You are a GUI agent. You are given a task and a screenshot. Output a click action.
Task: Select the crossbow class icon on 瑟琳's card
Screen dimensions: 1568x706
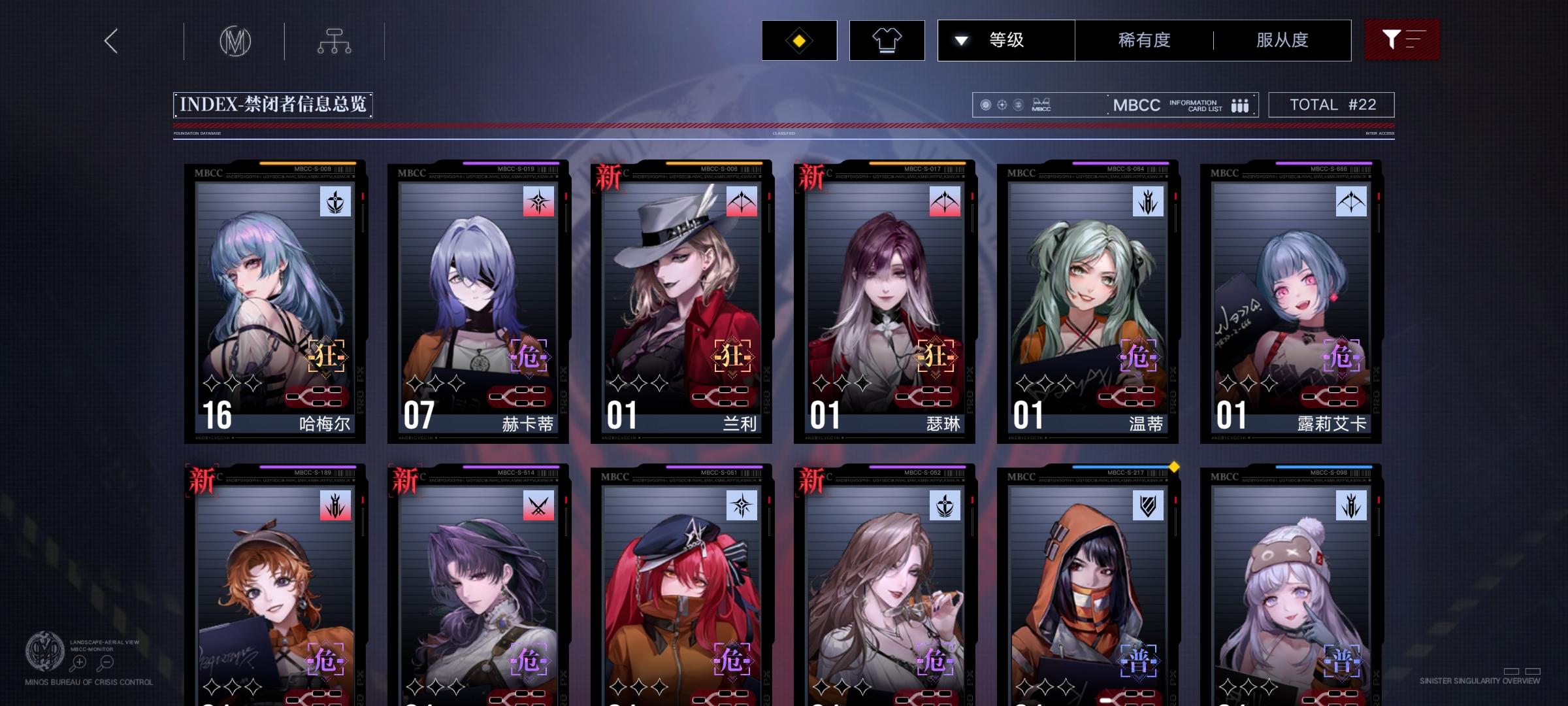pyautogui.click(x=943, y=201)
